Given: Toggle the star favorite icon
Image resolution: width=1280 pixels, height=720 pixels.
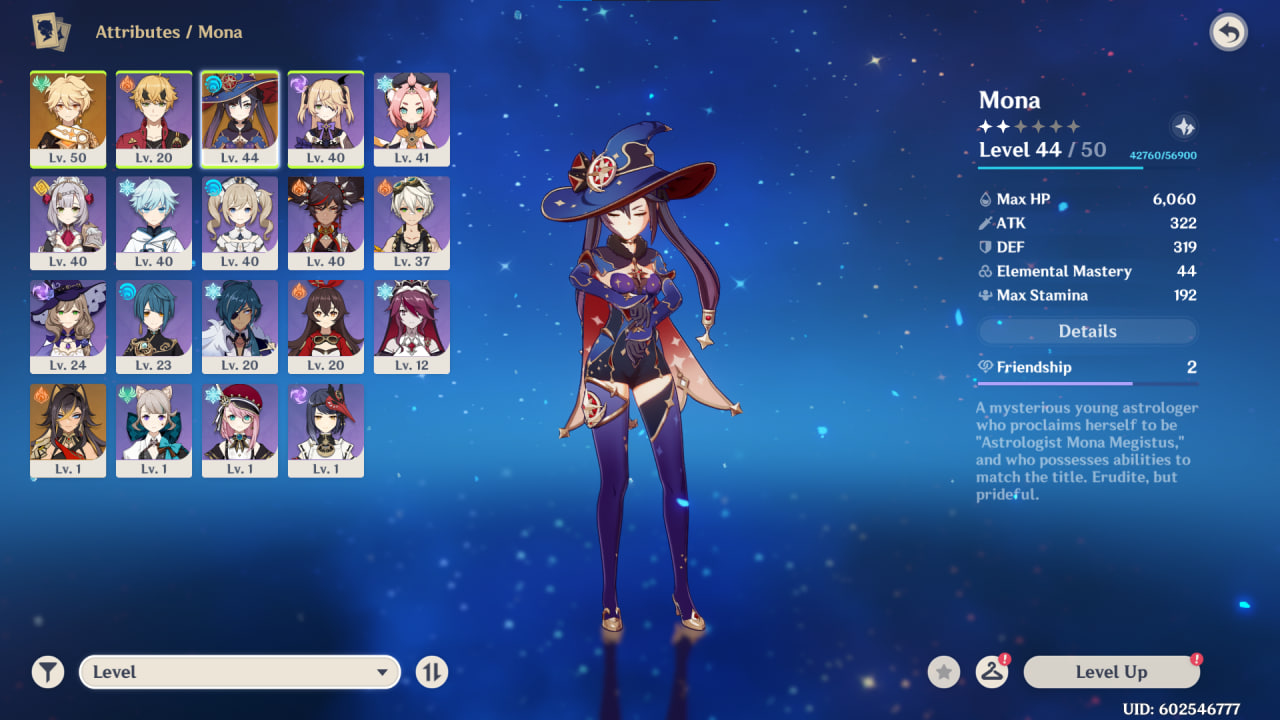Looking at the screenshot, I should [943, 672].
